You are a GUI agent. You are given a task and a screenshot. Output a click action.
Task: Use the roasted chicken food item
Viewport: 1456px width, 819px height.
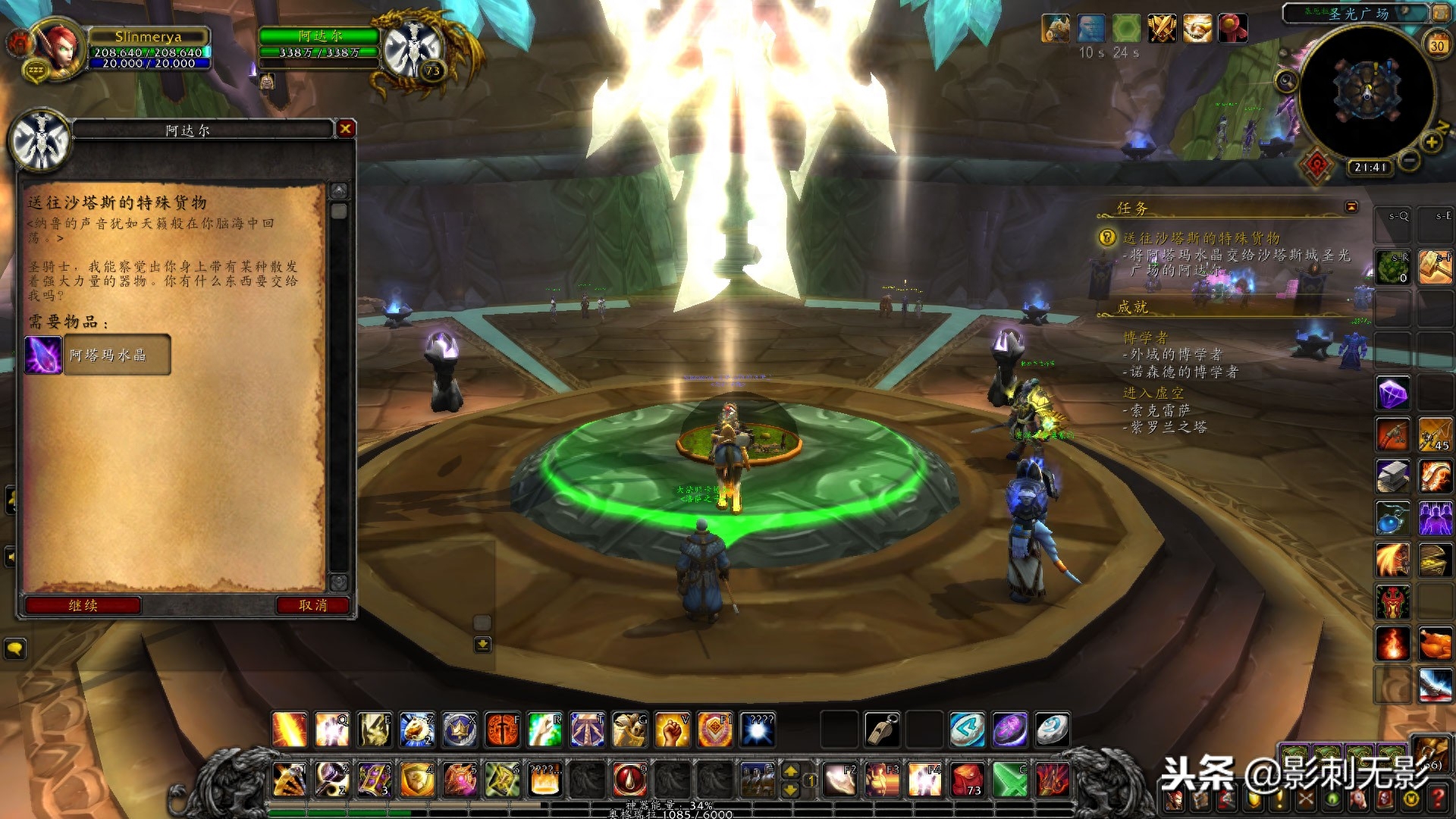point(1435,645)
